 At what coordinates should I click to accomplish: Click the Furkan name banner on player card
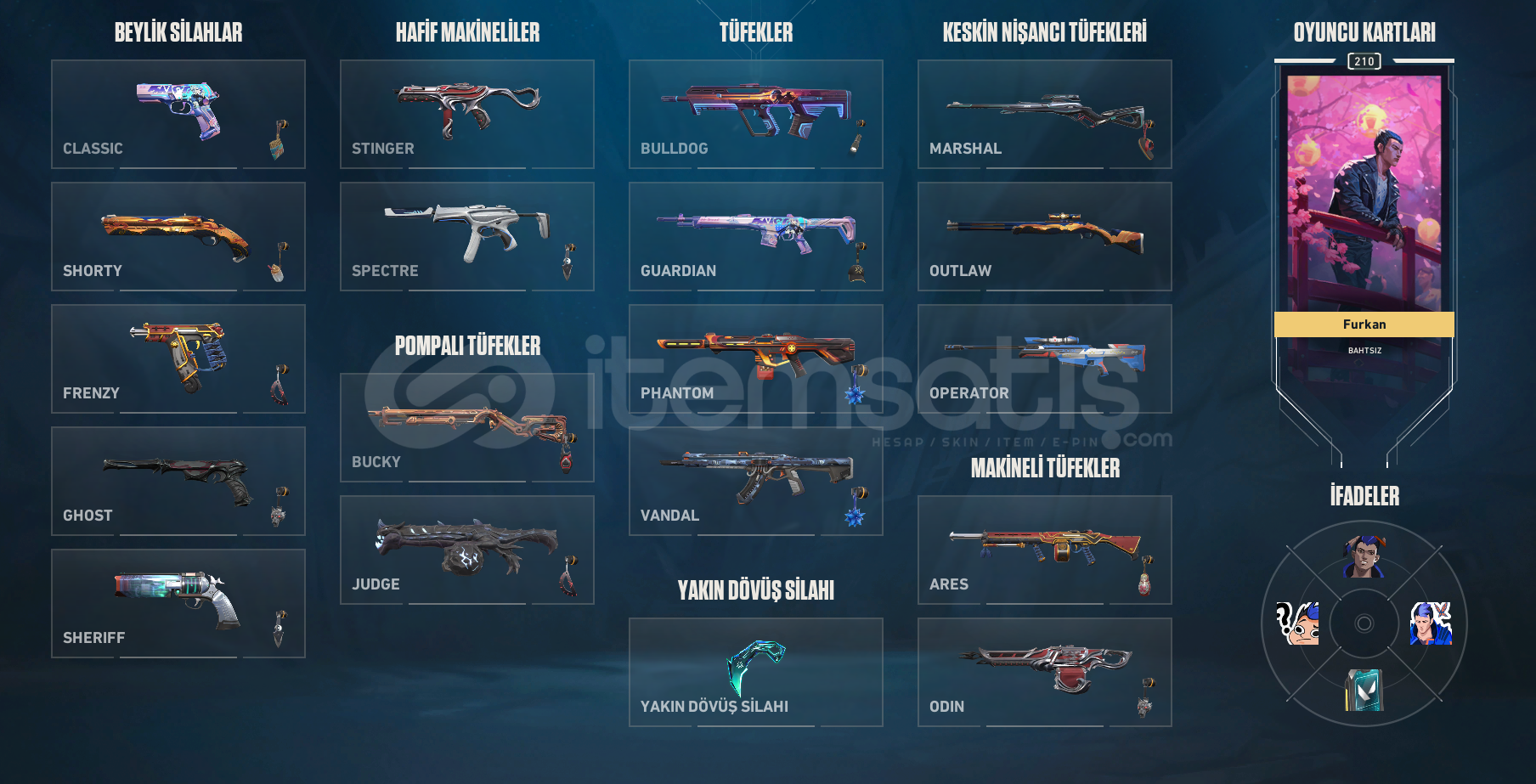pyautogui.click(x=1364, y=324)
